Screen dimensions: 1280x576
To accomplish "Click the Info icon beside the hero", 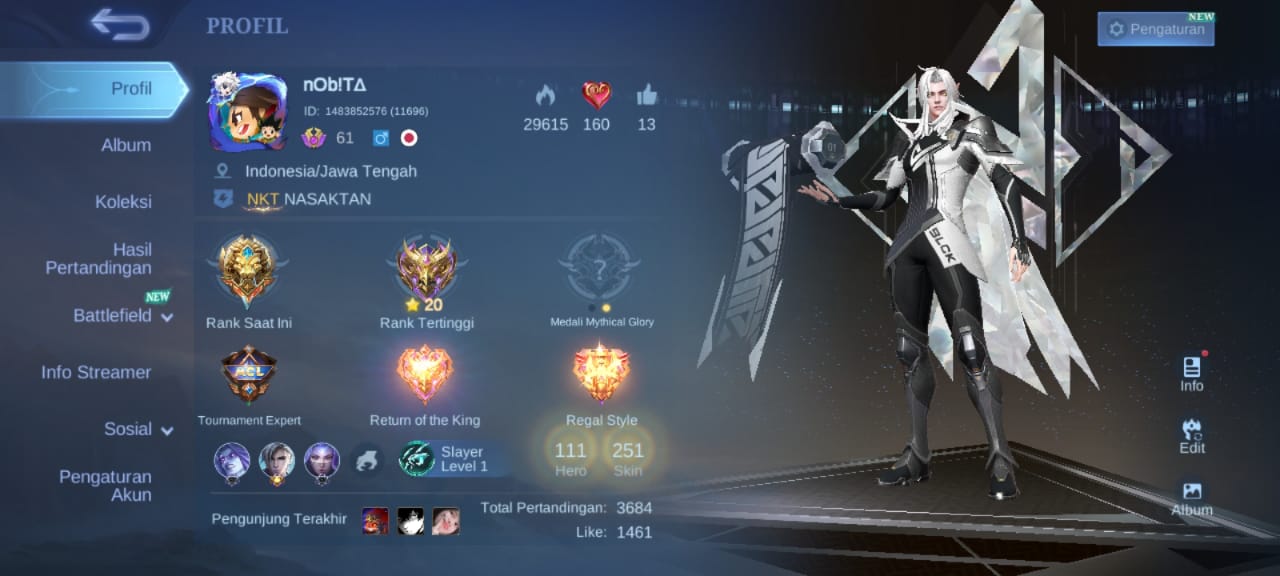I will (x=1191, y=374).
